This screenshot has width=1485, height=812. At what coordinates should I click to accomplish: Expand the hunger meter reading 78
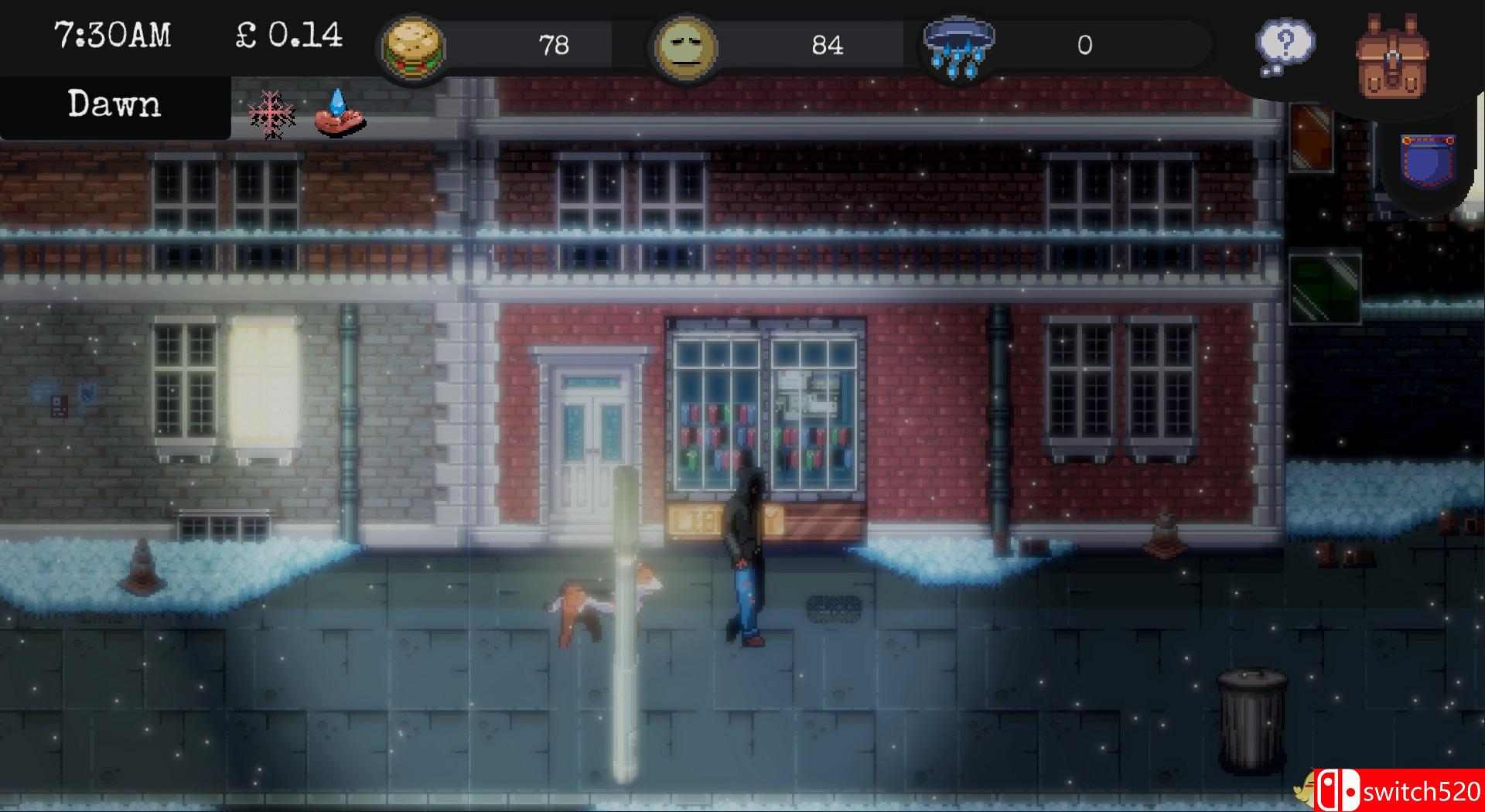[x=555, y=45]
